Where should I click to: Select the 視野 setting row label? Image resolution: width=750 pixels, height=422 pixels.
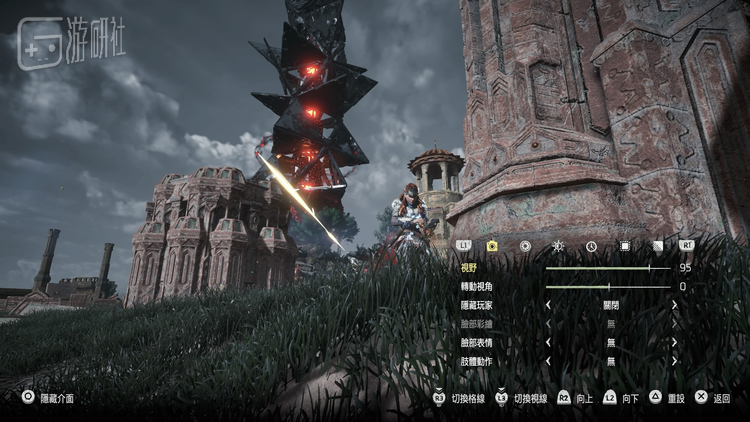pos(469,268)
